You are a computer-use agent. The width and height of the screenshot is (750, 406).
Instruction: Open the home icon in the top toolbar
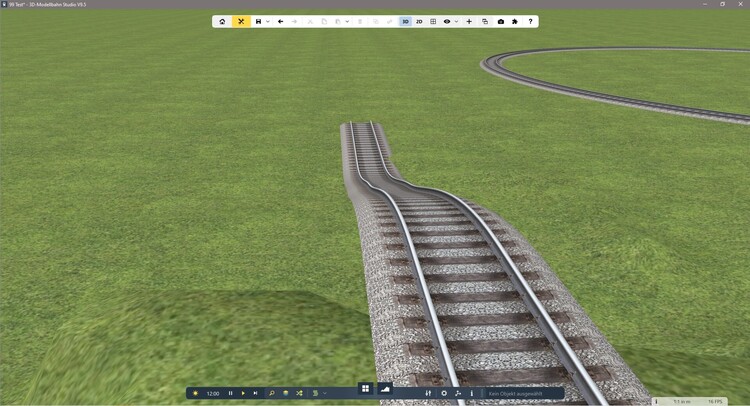pos(222,21)
